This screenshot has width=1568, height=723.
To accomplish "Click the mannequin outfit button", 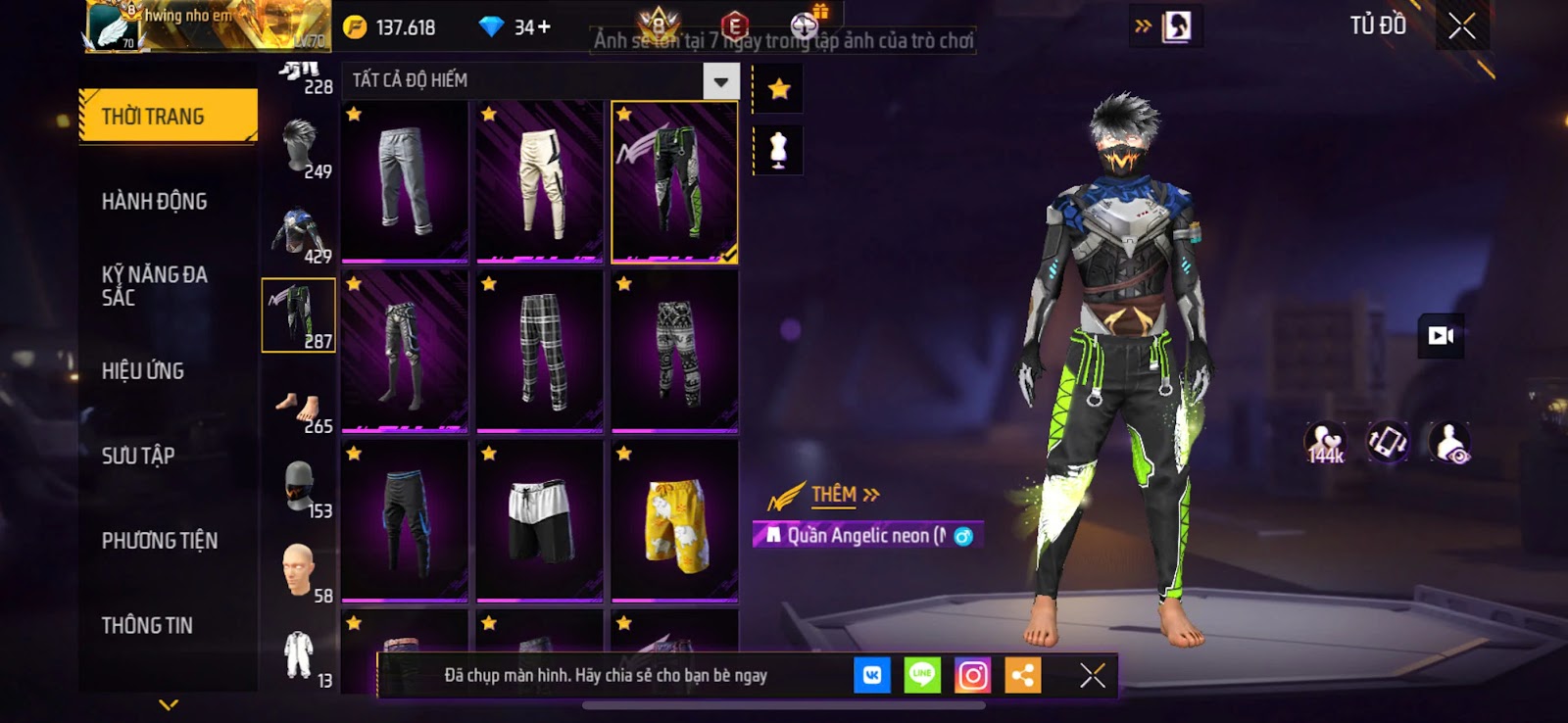I will point(779,150).
